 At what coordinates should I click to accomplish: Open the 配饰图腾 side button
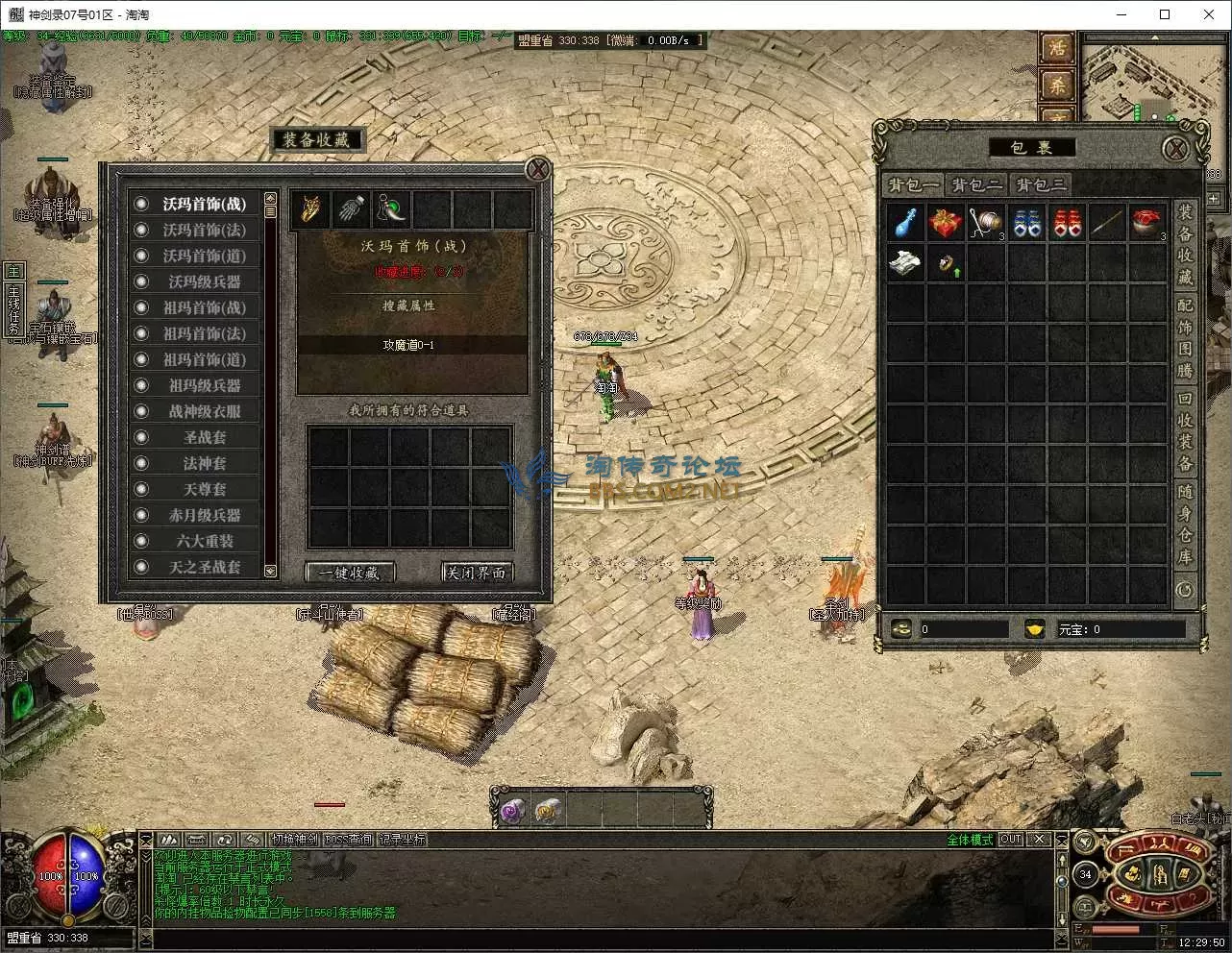pos(1185,336)
